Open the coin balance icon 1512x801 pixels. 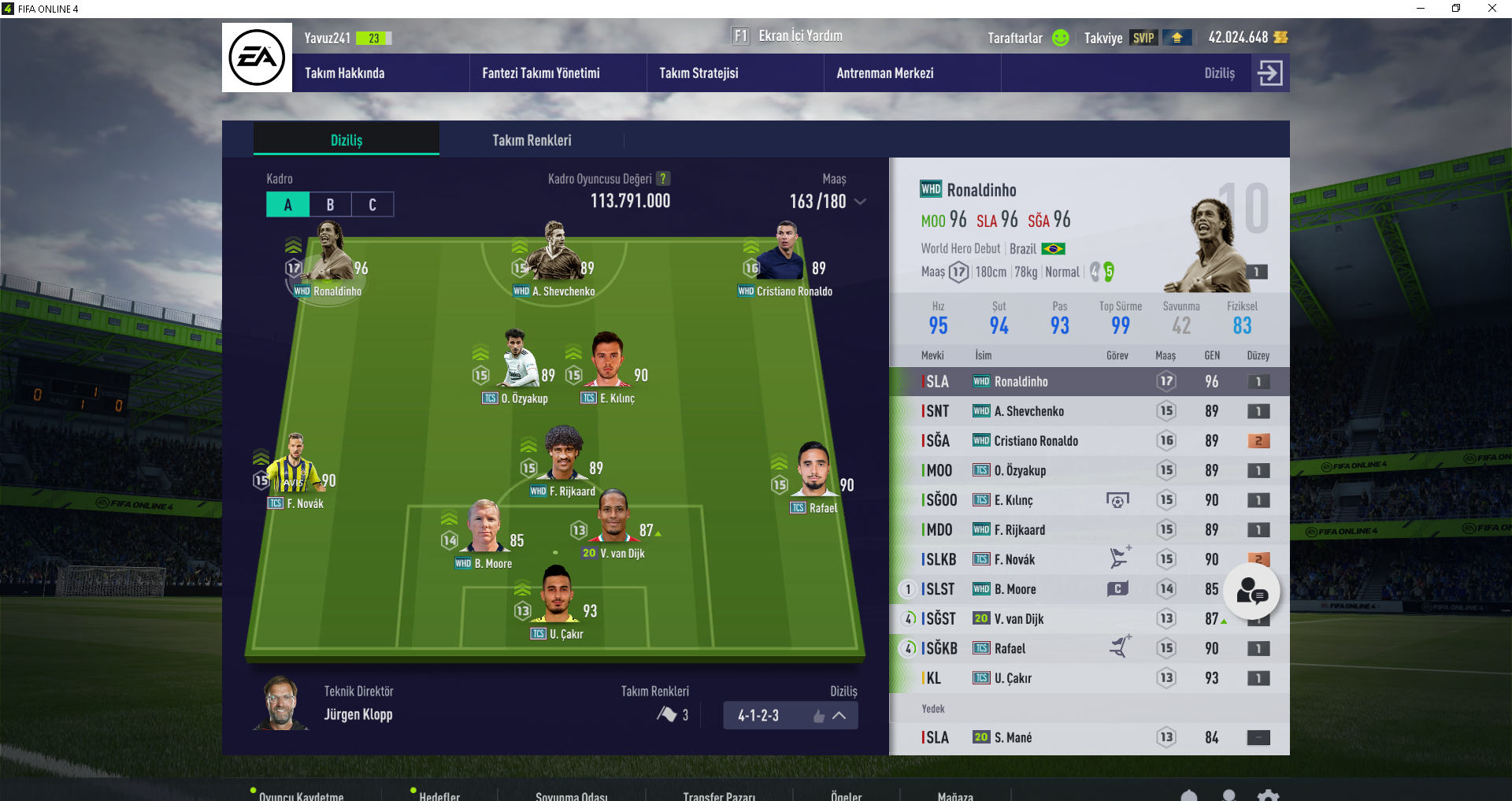point(1280,37)
